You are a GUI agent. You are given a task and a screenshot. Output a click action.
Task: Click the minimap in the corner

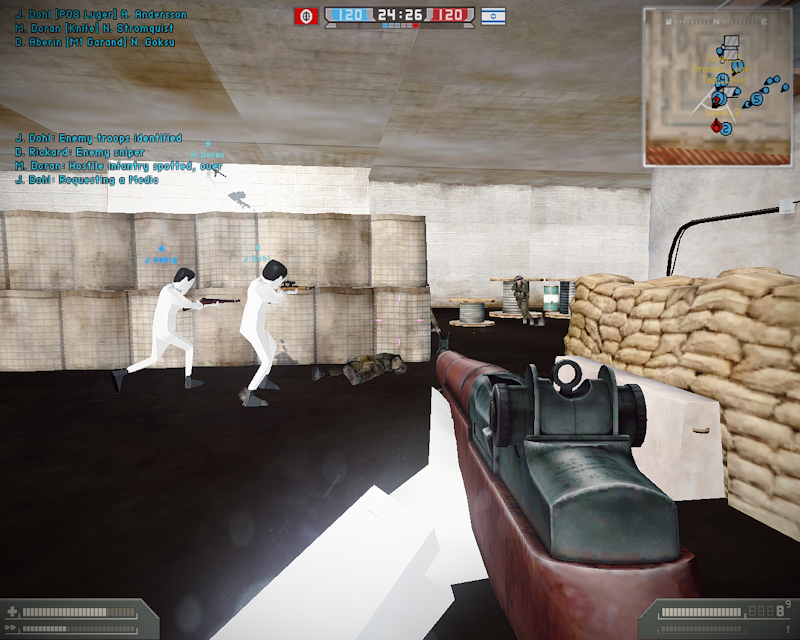[718, 86]
